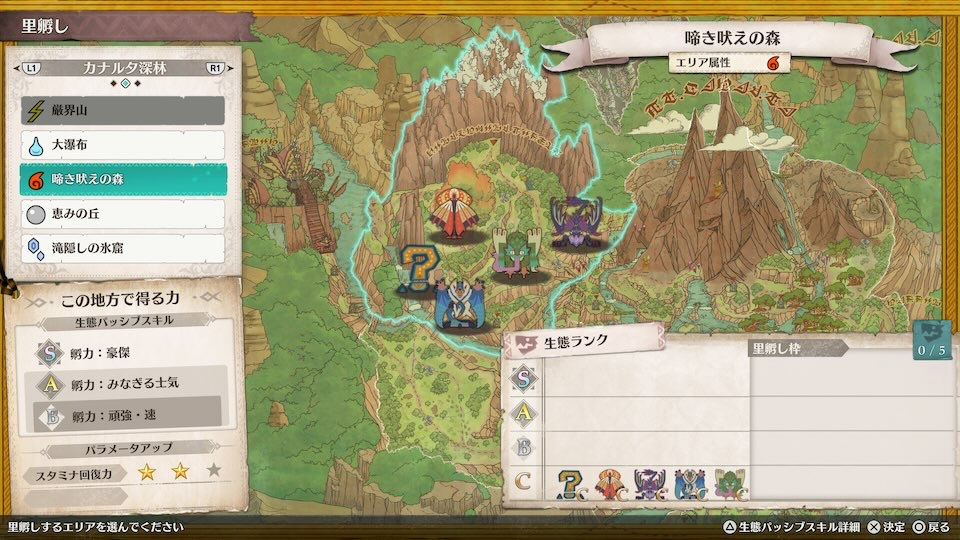The width and height of the screenshot is (960, 540).
Task: Click the question-mark monster marker on the map
Action: [413, 270]
